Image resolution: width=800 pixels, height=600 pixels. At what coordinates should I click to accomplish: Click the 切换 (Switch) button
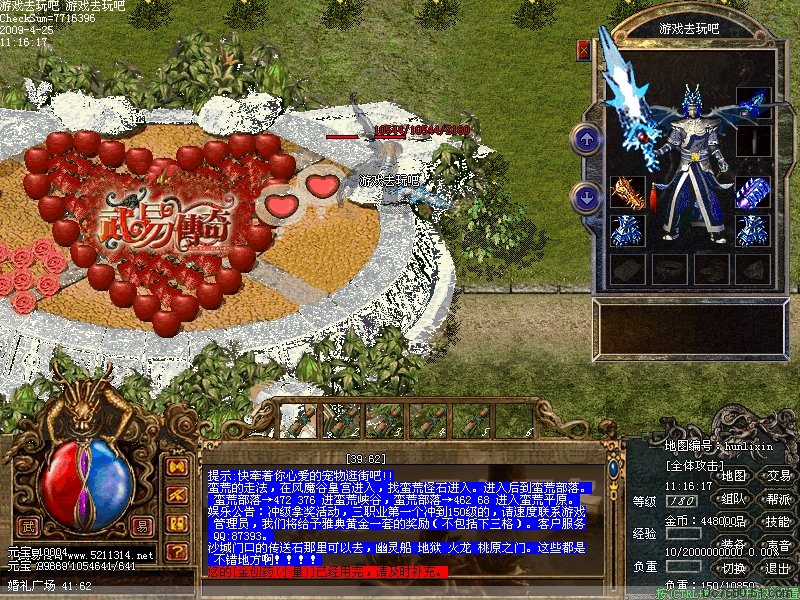tap(734, 568)
